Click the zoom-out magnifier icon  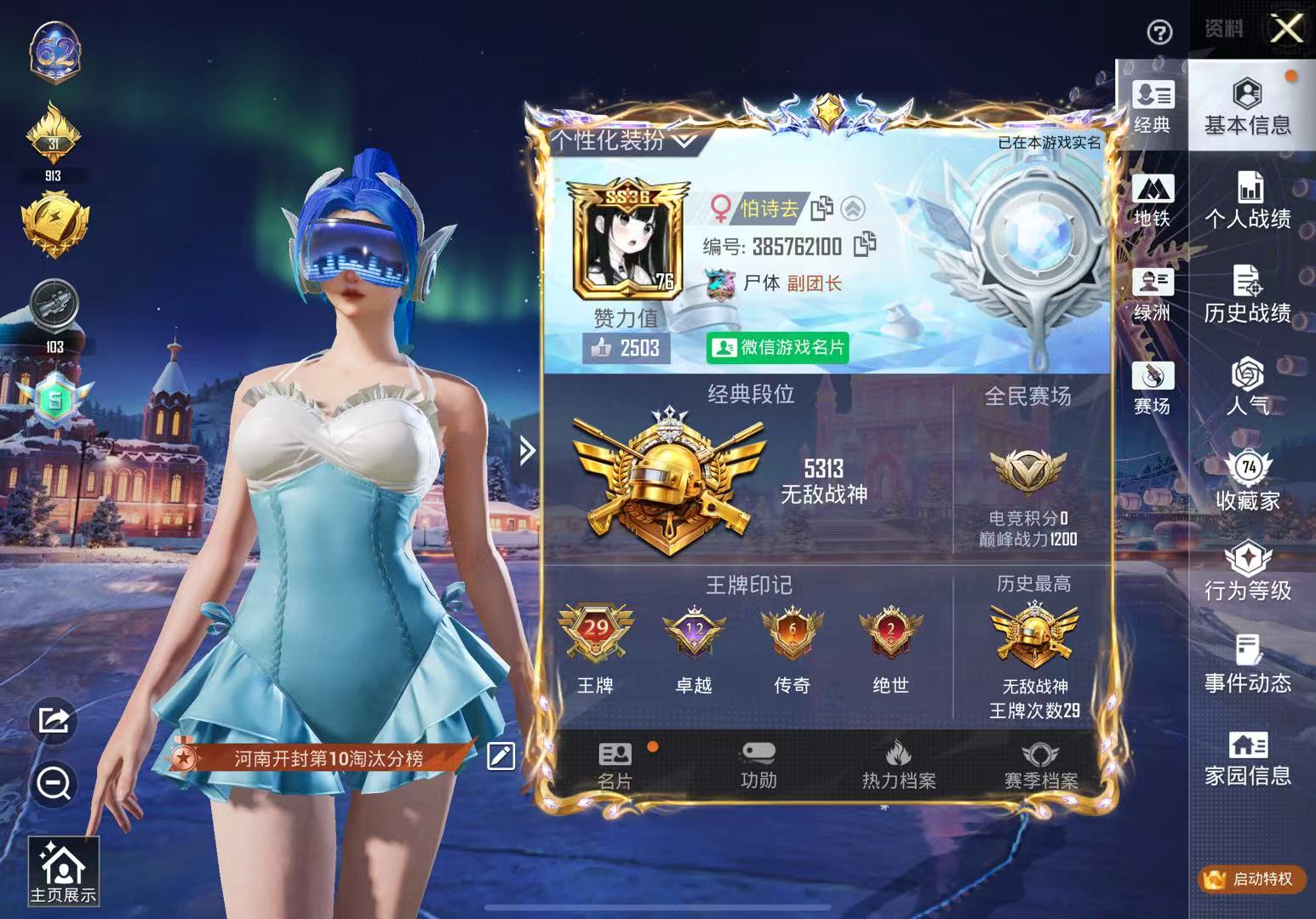coord(54,783)
